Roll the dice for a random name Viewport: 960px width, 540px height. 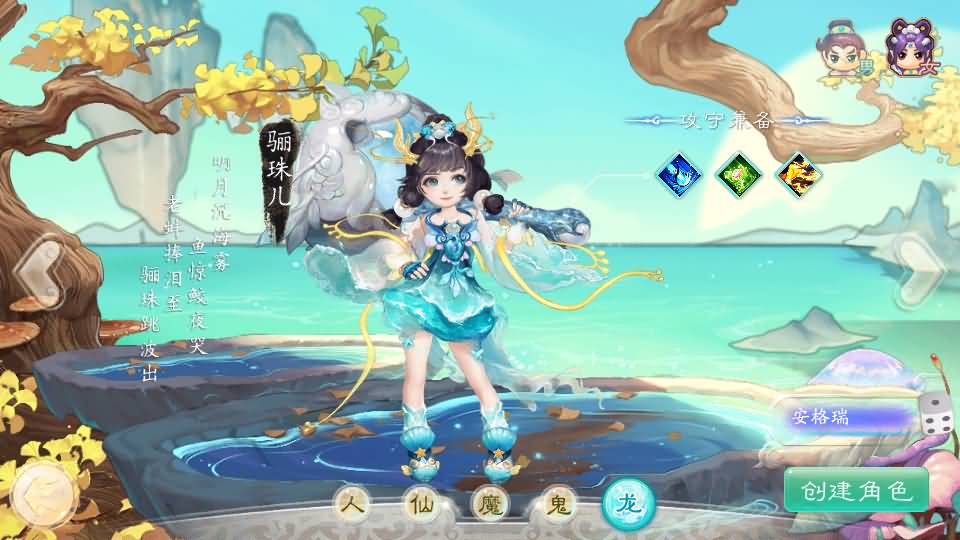point(936,413)
